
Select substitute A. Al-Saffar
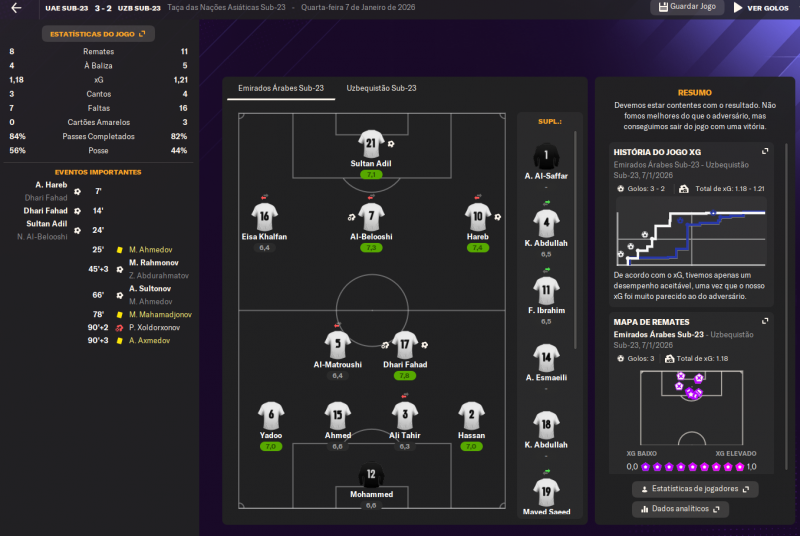(x=546, y=158)
